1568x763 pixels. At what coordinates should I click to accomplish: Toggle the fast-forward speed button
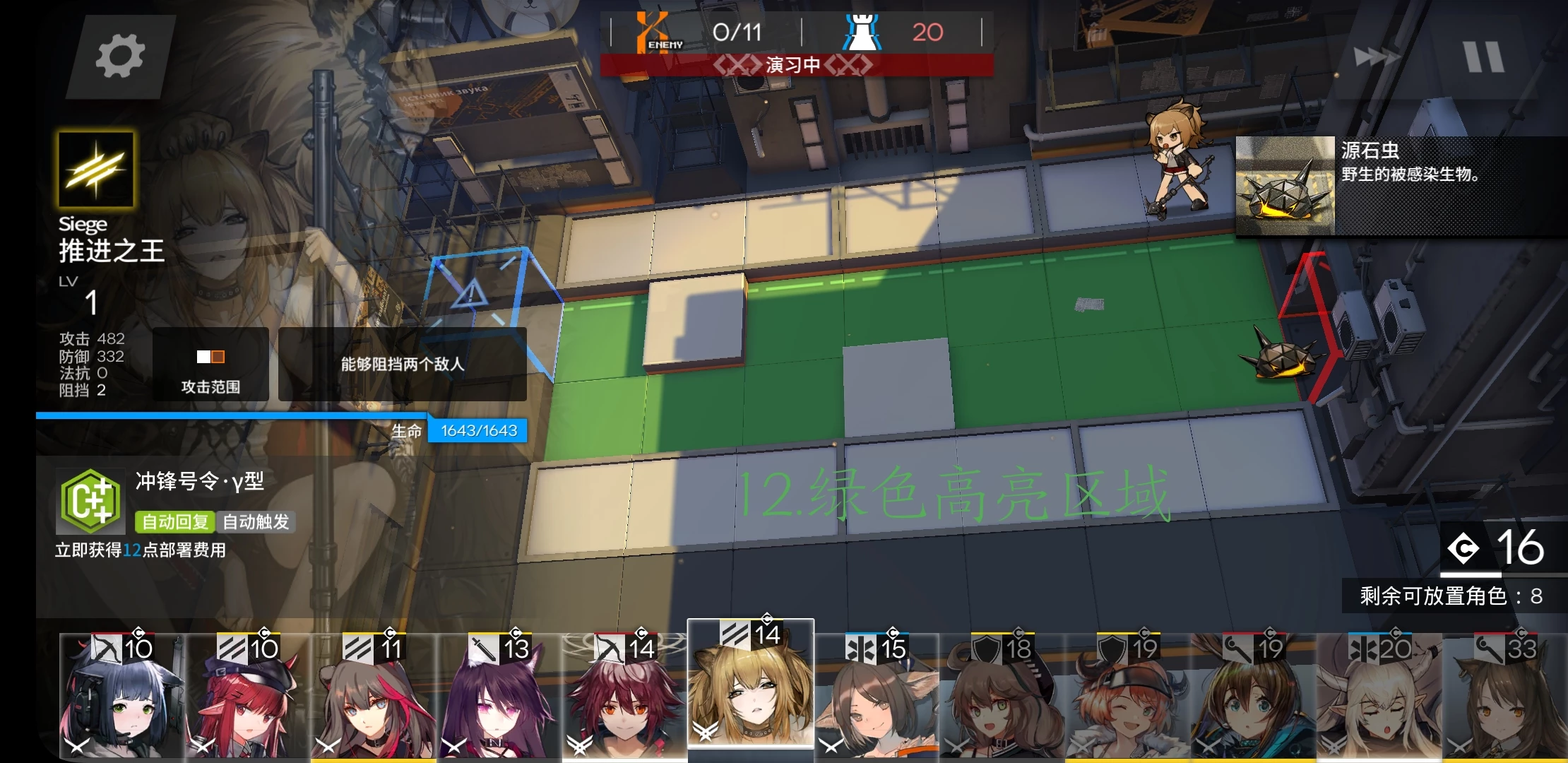tap(1376, 57)
